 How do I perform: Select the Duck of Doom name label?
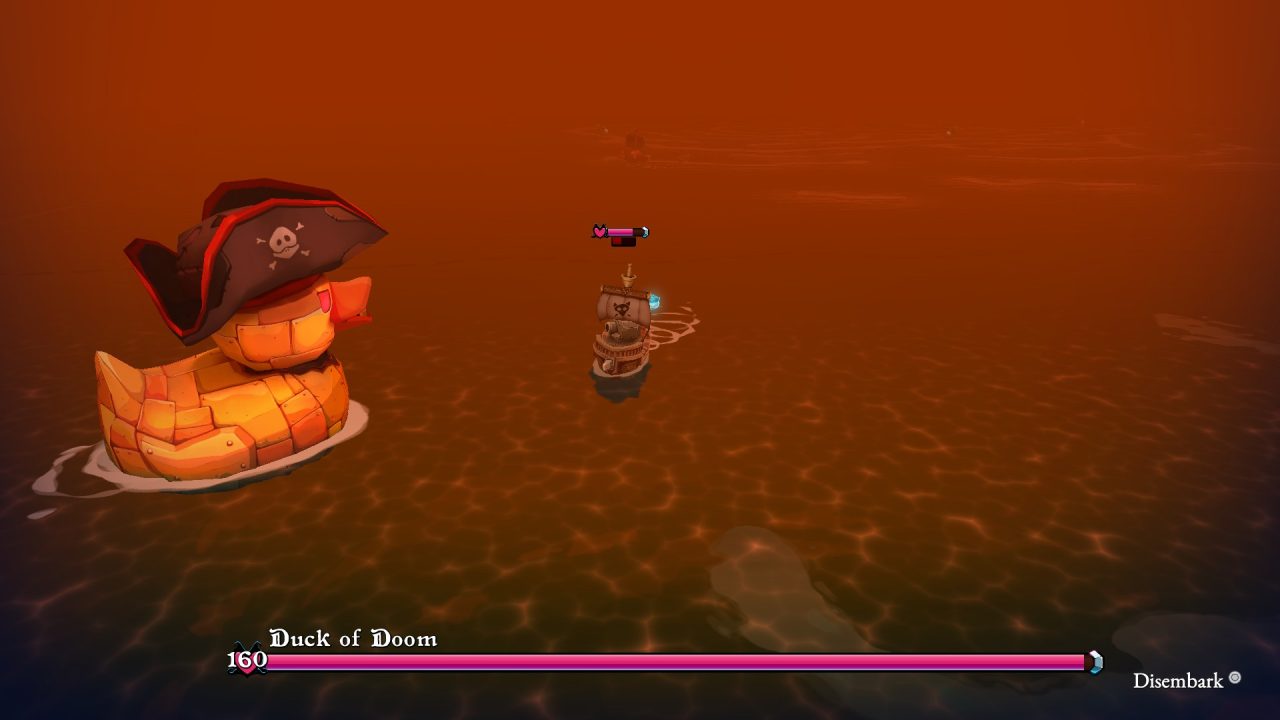[x=352, y=638]
